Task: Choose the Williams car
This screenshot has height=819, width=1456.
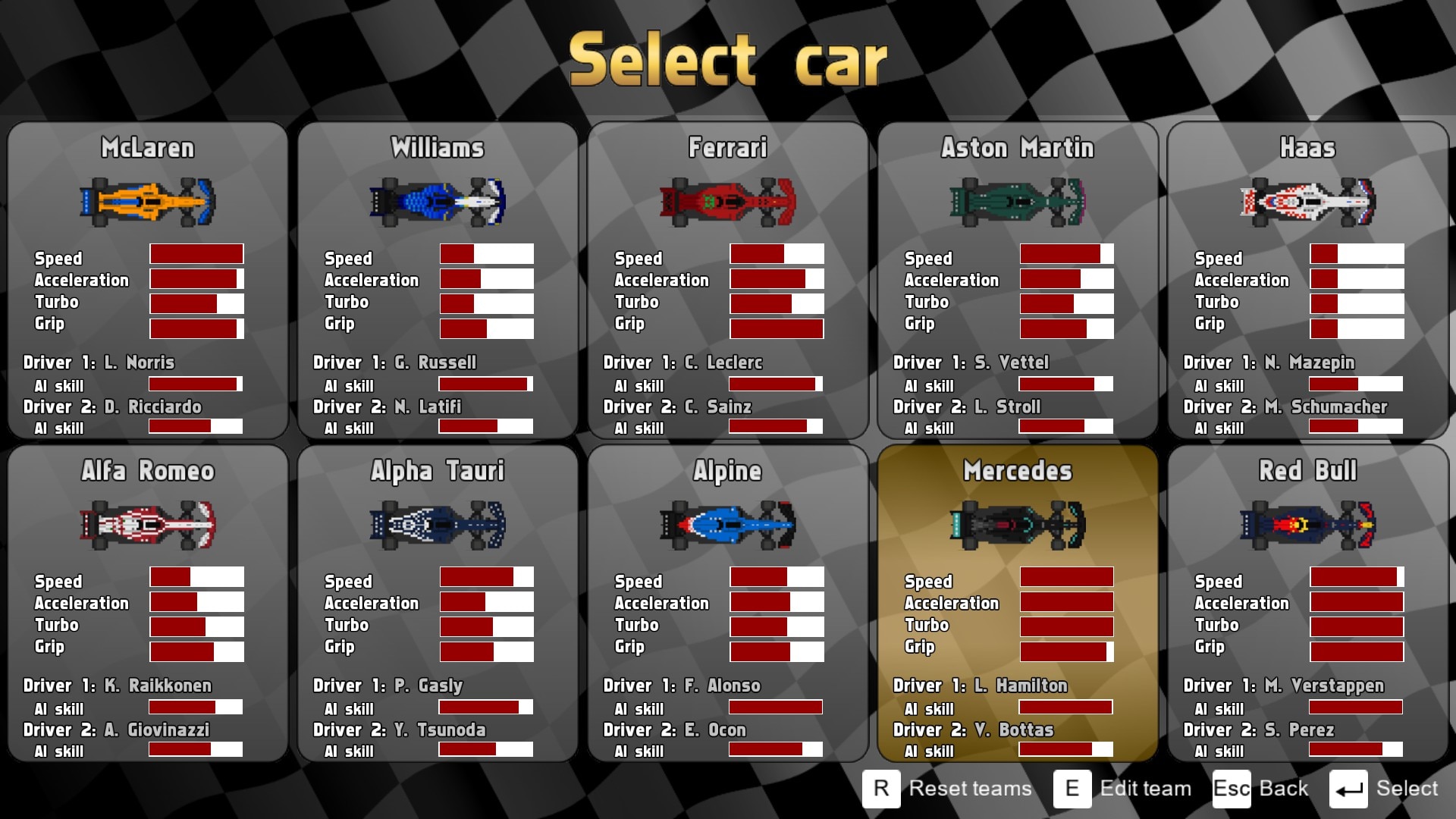Action: click(438, 281)
